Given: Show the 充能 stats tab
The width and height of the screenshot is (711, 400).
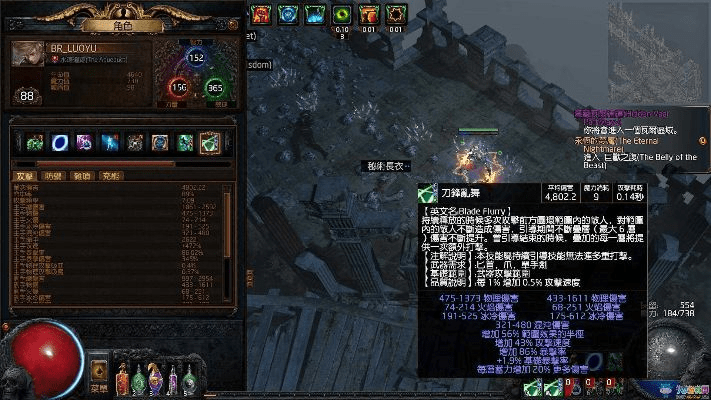Looking at the screenshot, I should pos(110,176).
